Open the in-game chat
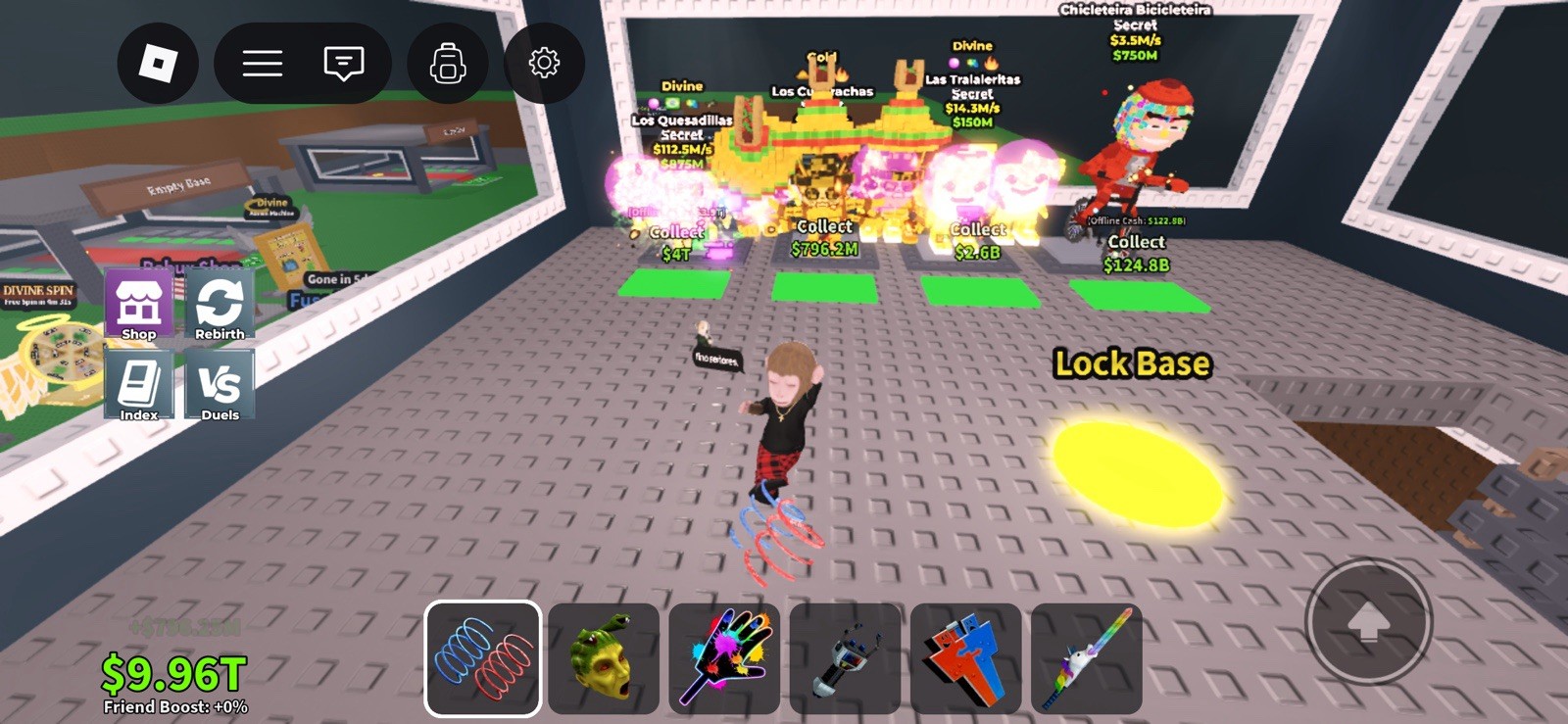This screenshot has width=1568, height=724. pyautogui.click(x=341, y=62)
